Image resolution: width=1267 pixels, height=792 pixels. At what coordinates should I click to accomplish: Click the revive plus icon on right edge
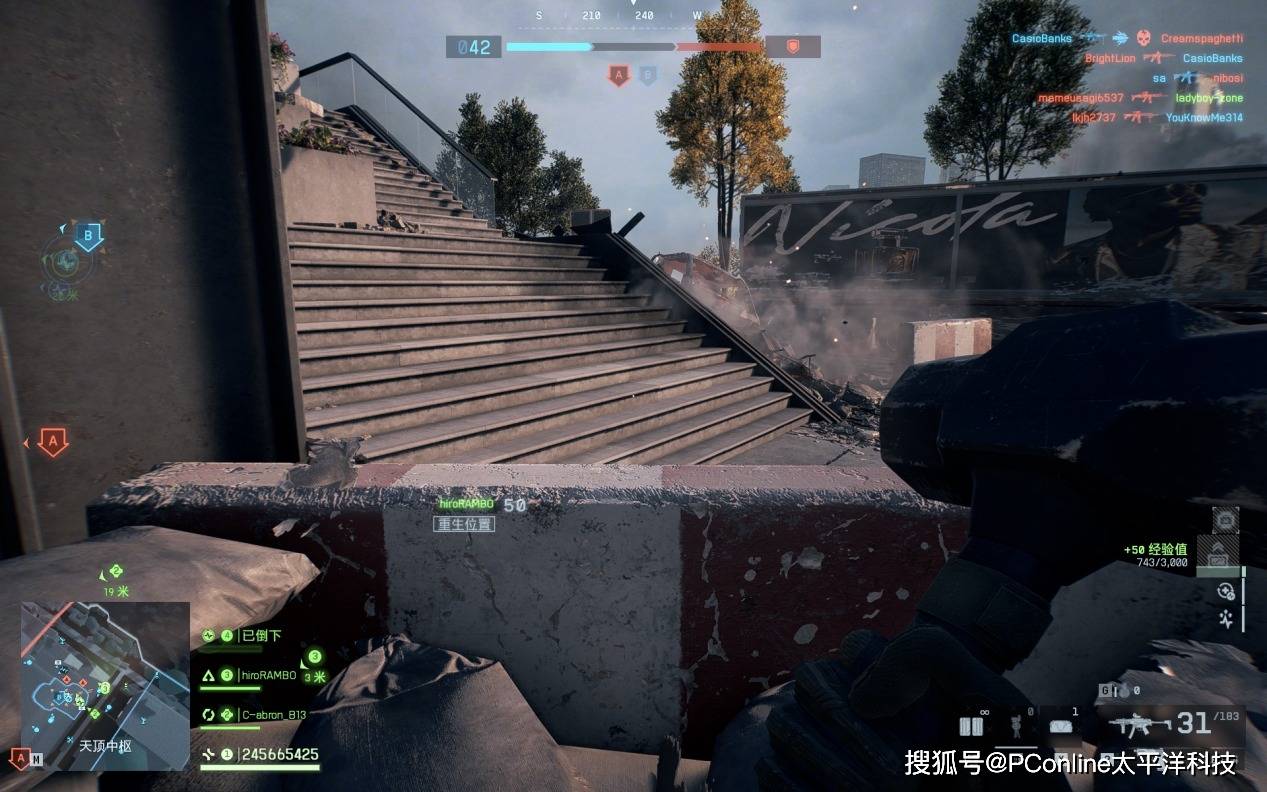point(1225,592)
